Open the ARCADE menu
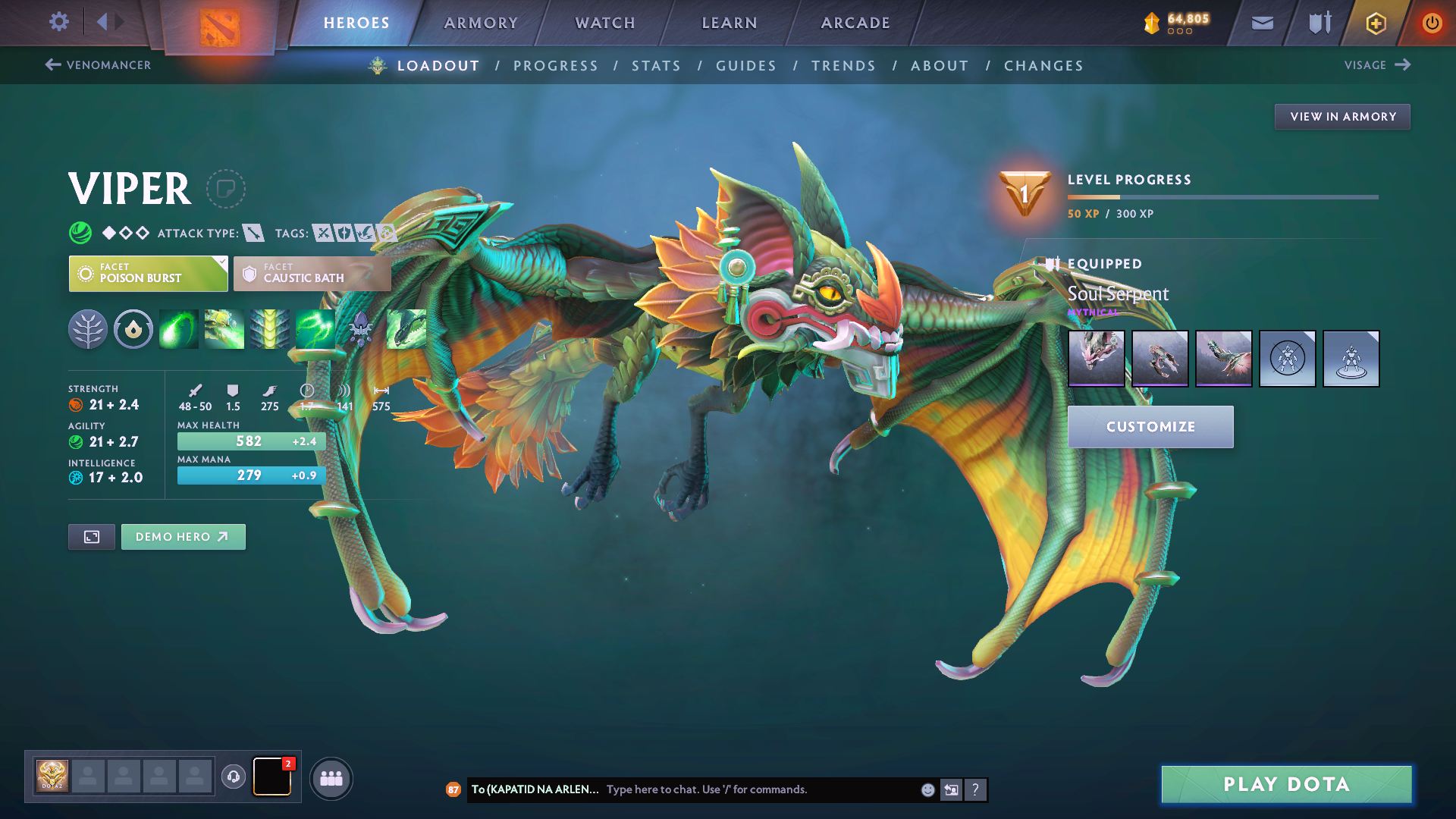The height and width of the screenshot is (819, 1456). pos(855,23)
